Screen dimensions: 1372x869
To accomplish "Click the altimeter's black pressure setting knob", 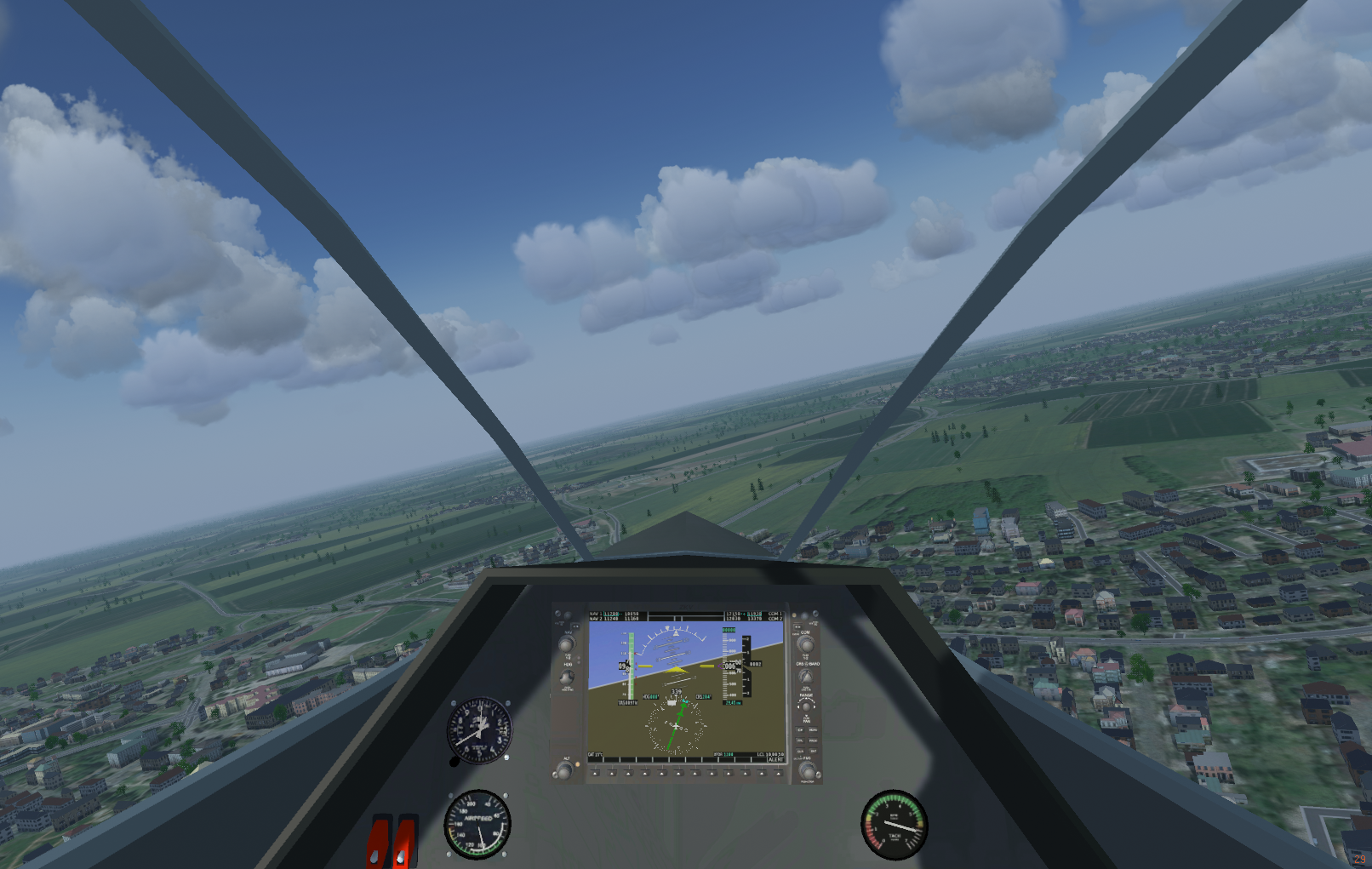I will pyautogui.click(x=454, y=762).
